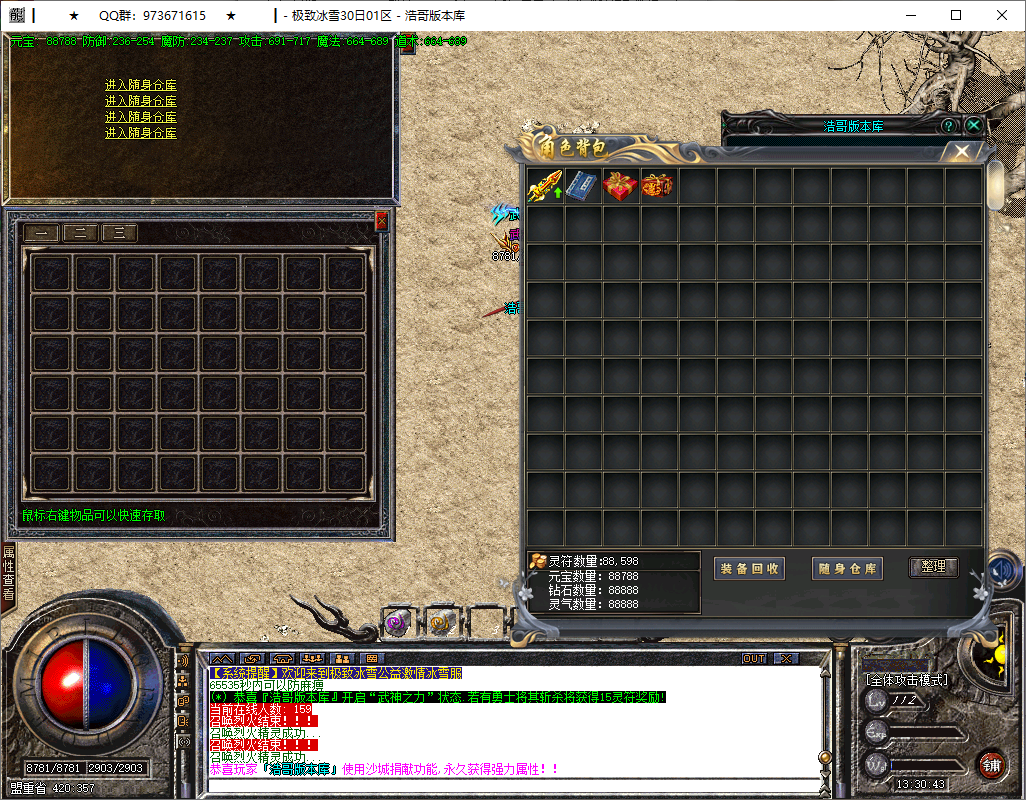
Task: Close the warehouse storage panel
Action: 381,221
